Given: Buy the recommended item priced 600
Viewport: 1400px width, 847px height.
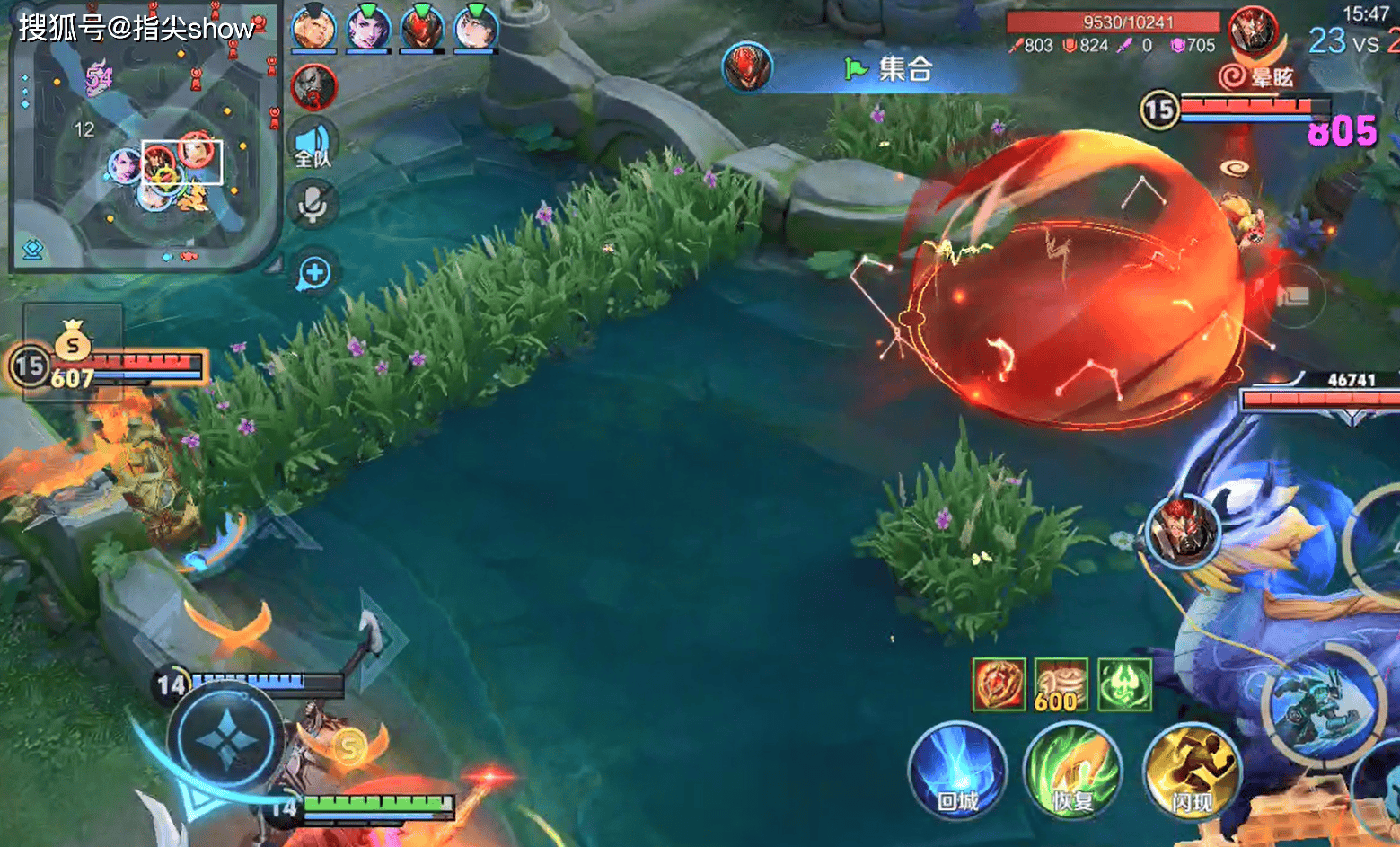Looking at the screenshot, I should [1061, 684].
